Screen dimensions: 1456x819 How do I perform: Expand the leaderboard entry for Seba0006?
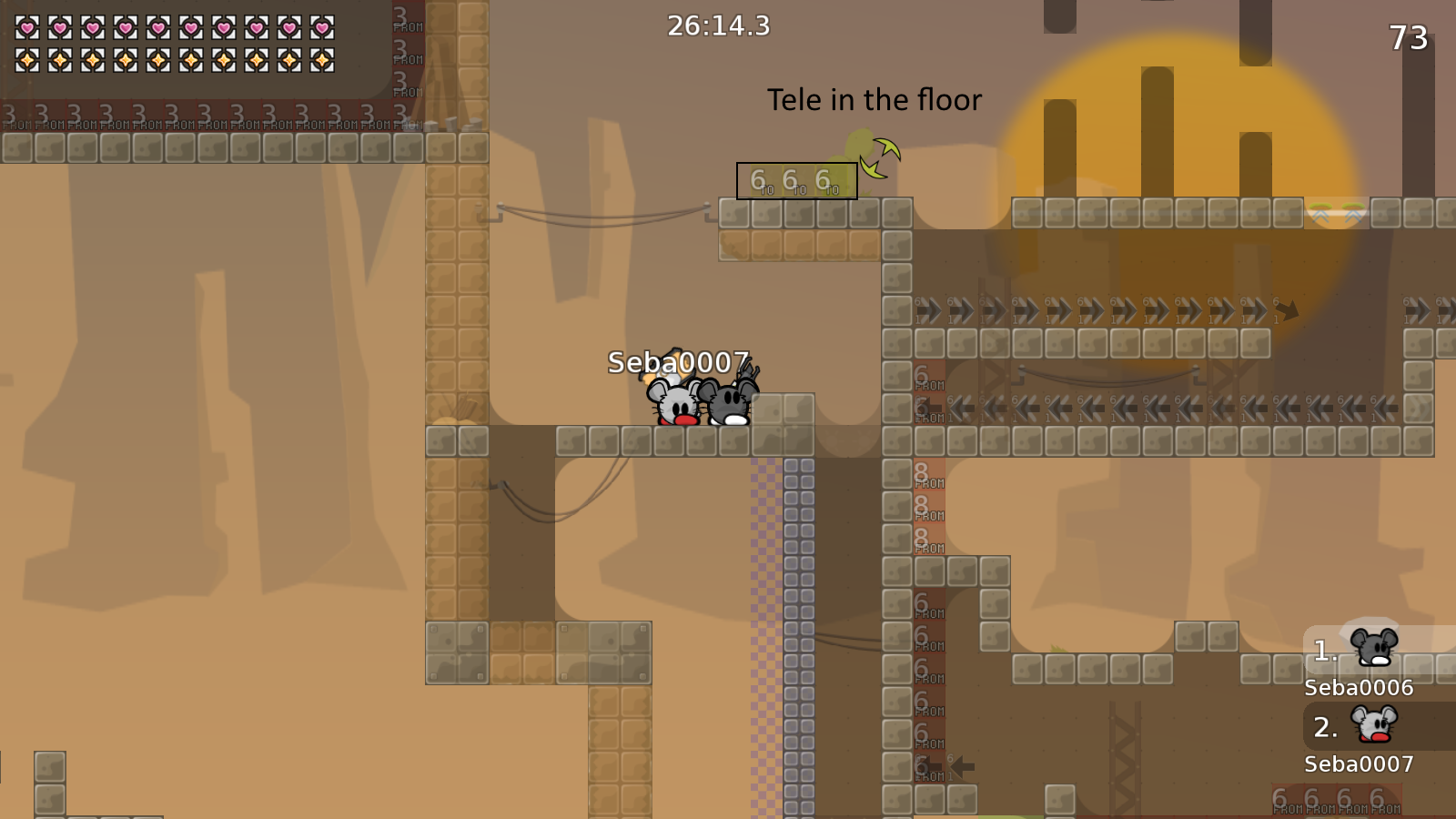coord(1359,688)
